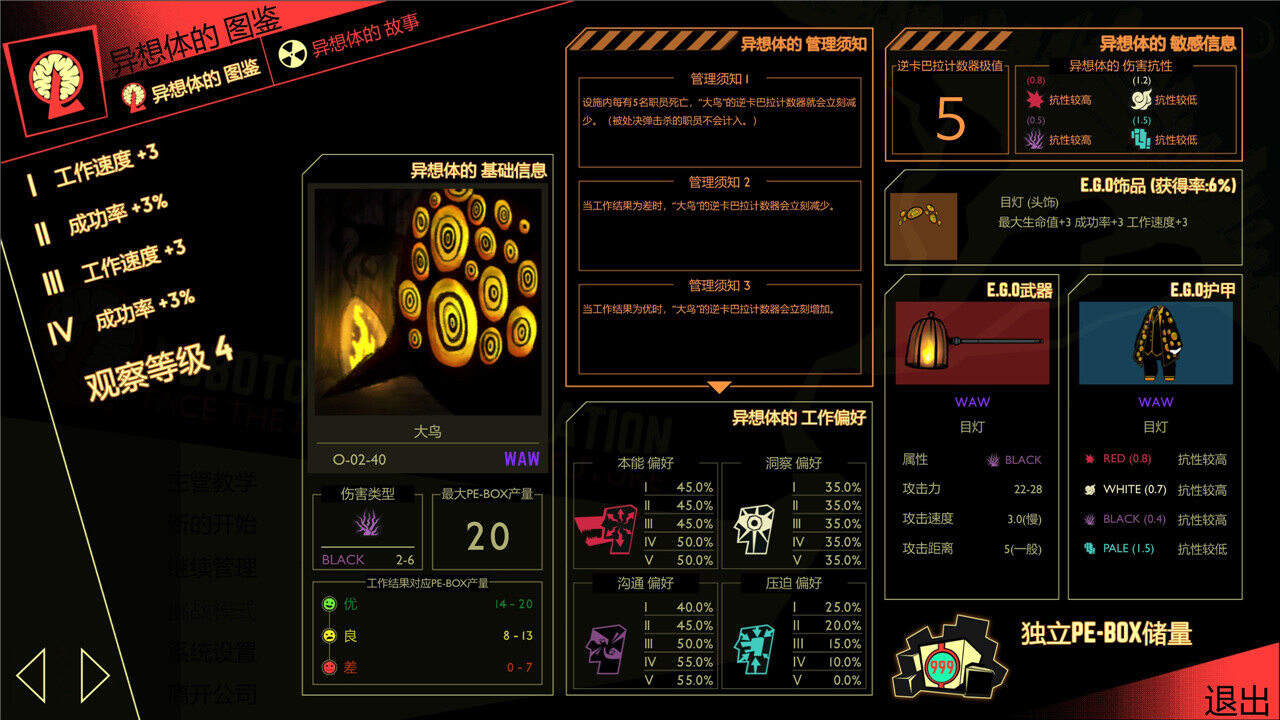View the 大鸟 abnormality portrait
The width and height of the screenshot is (1280, 720).
point(428,300)
